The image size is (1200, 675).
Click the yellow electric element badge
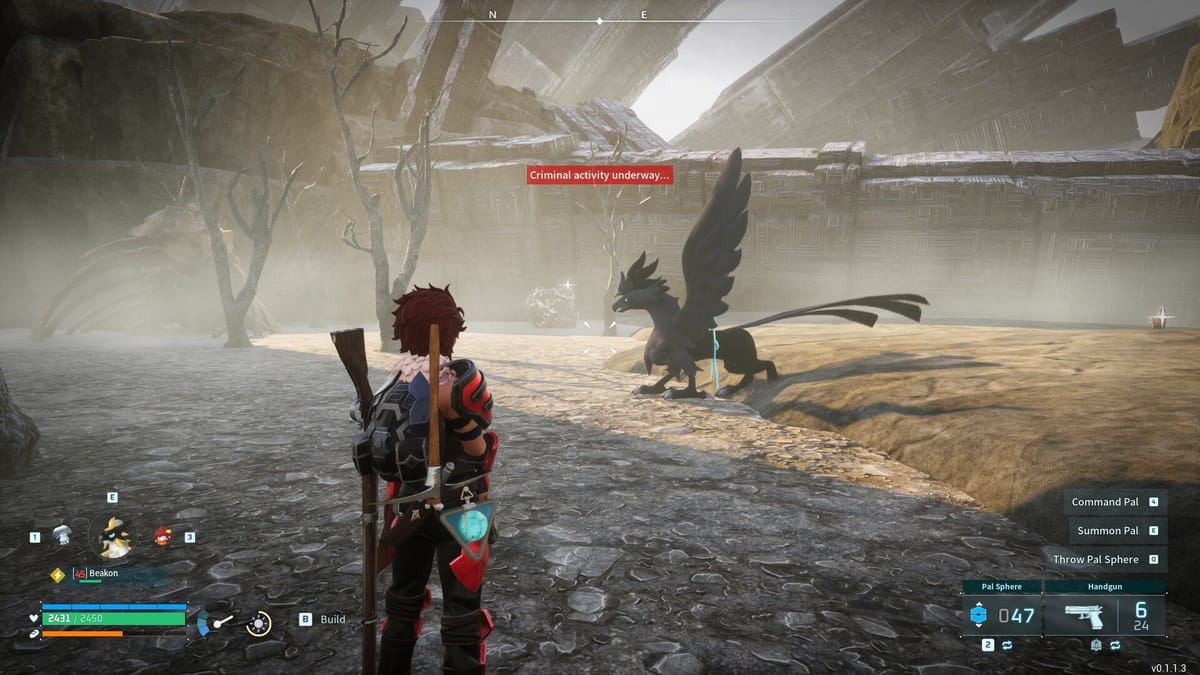[58, 574]
